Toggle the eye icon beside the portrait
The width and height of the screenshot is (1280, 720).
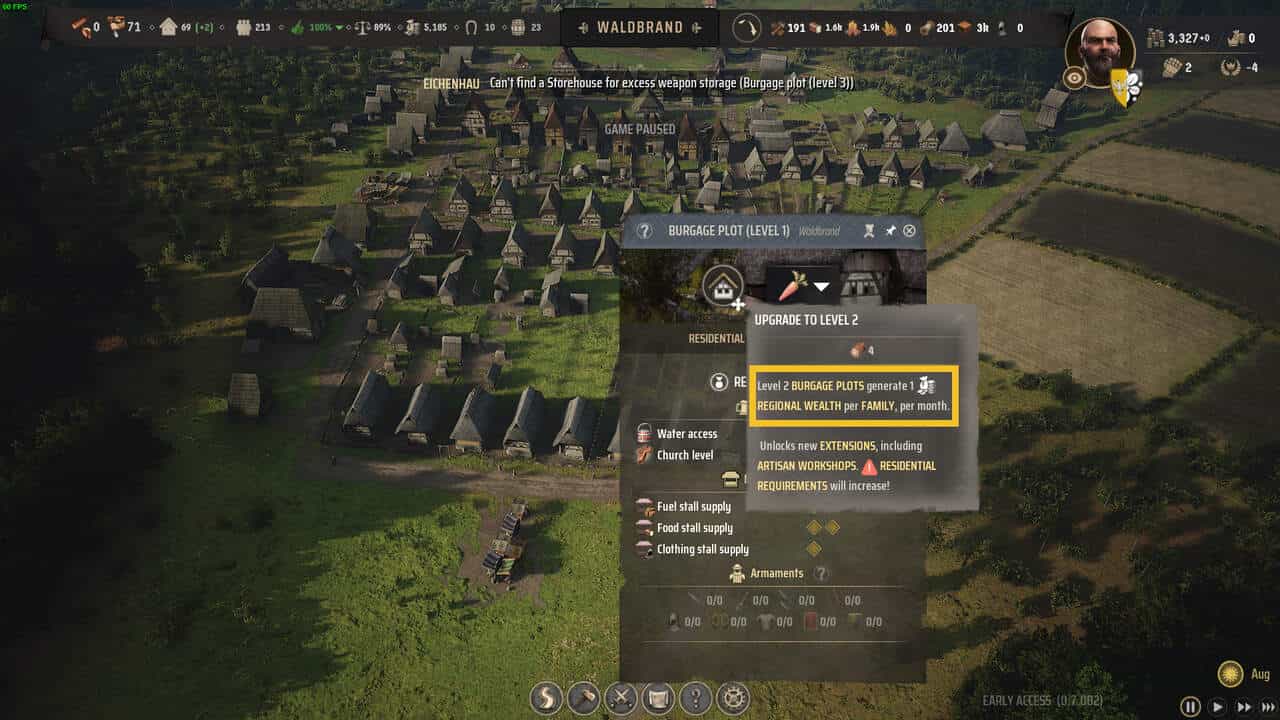1074,78
